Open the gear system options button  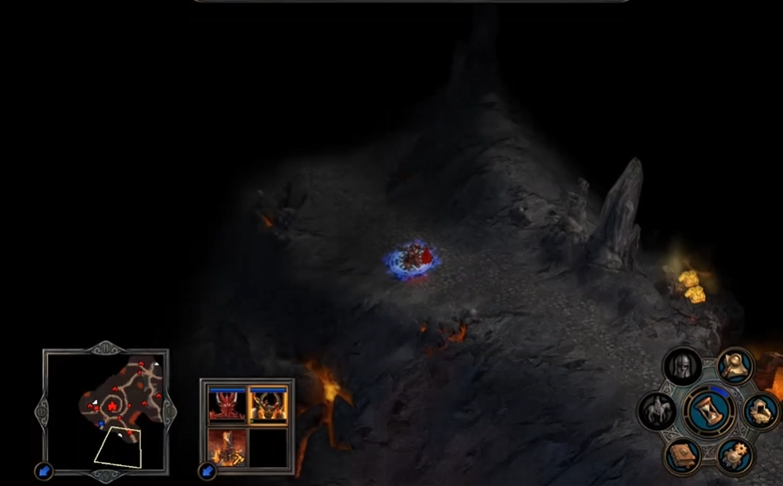pyautogui.click(x=735, y=455)
